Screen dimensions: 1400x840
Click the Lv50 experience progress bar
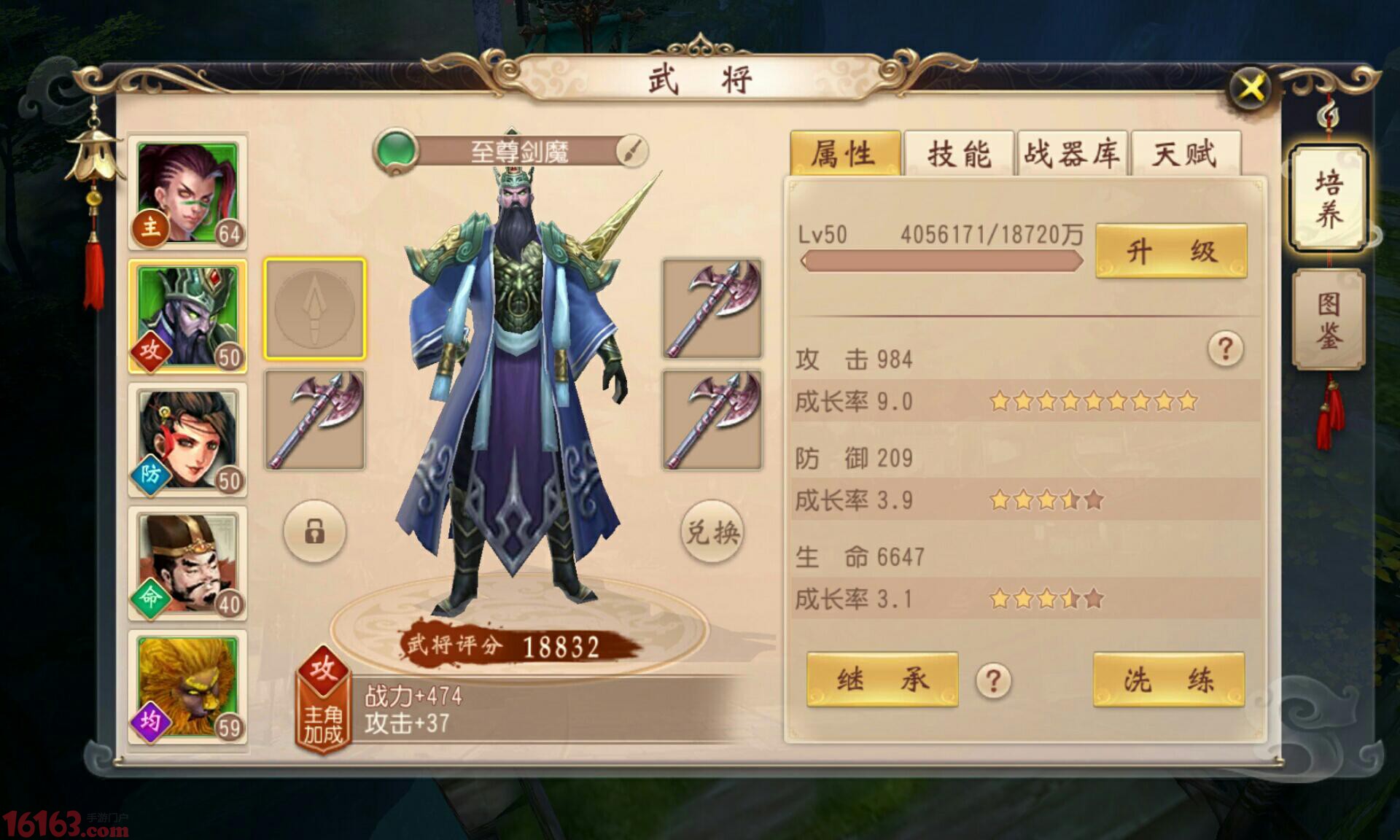click(941, 261)
